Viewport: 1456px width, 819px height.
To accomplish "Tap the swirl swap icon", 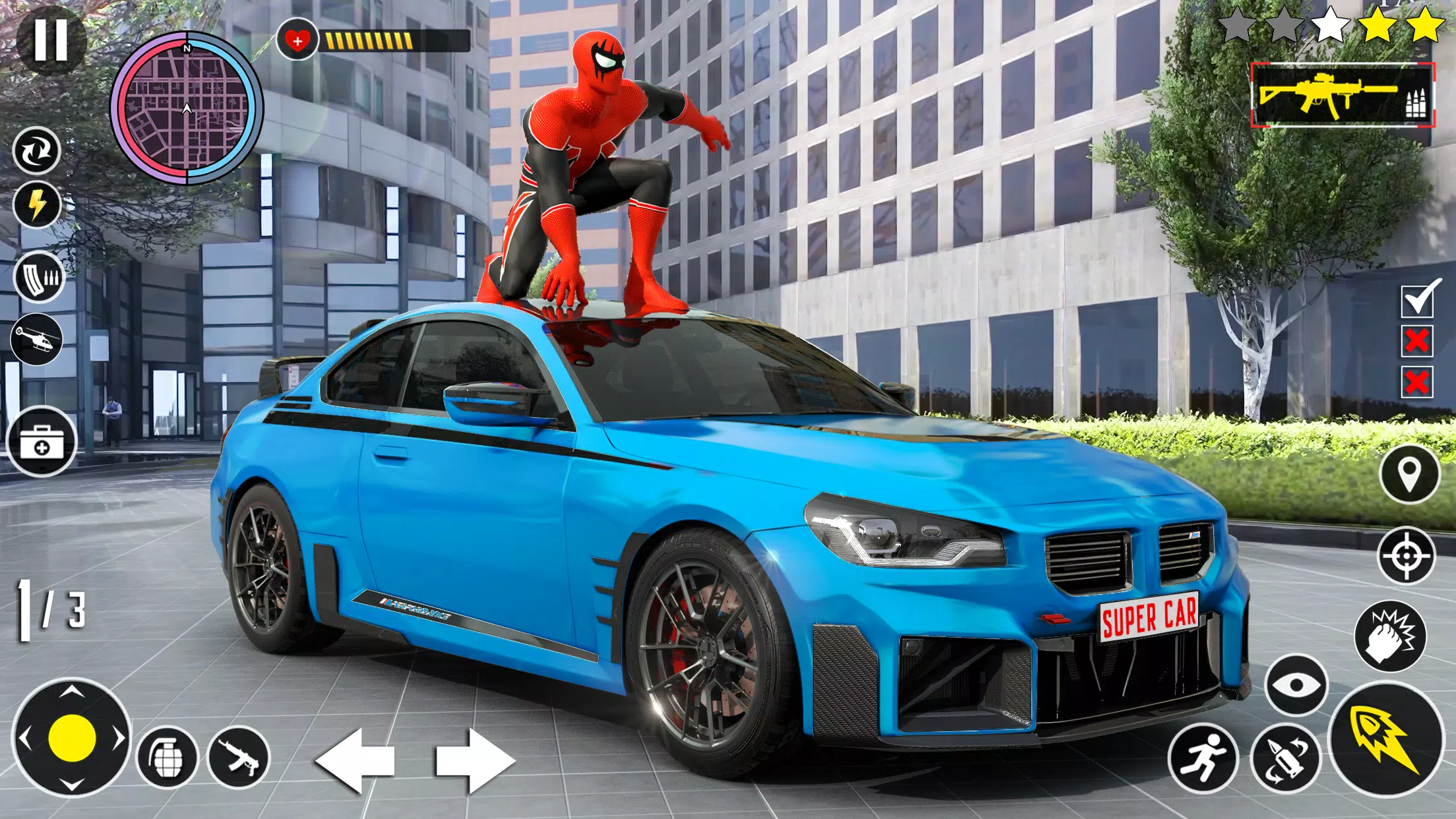I will tap(37, 151).
